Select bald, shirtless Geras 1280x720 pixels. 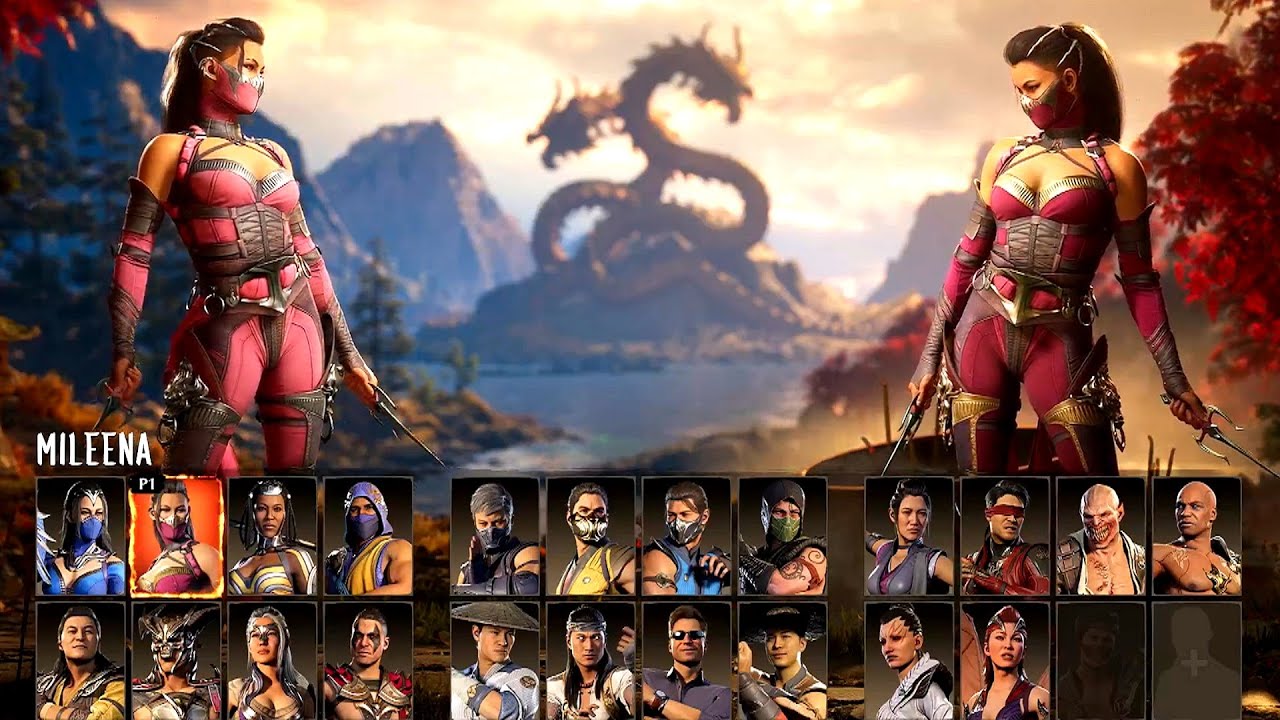1197,537
